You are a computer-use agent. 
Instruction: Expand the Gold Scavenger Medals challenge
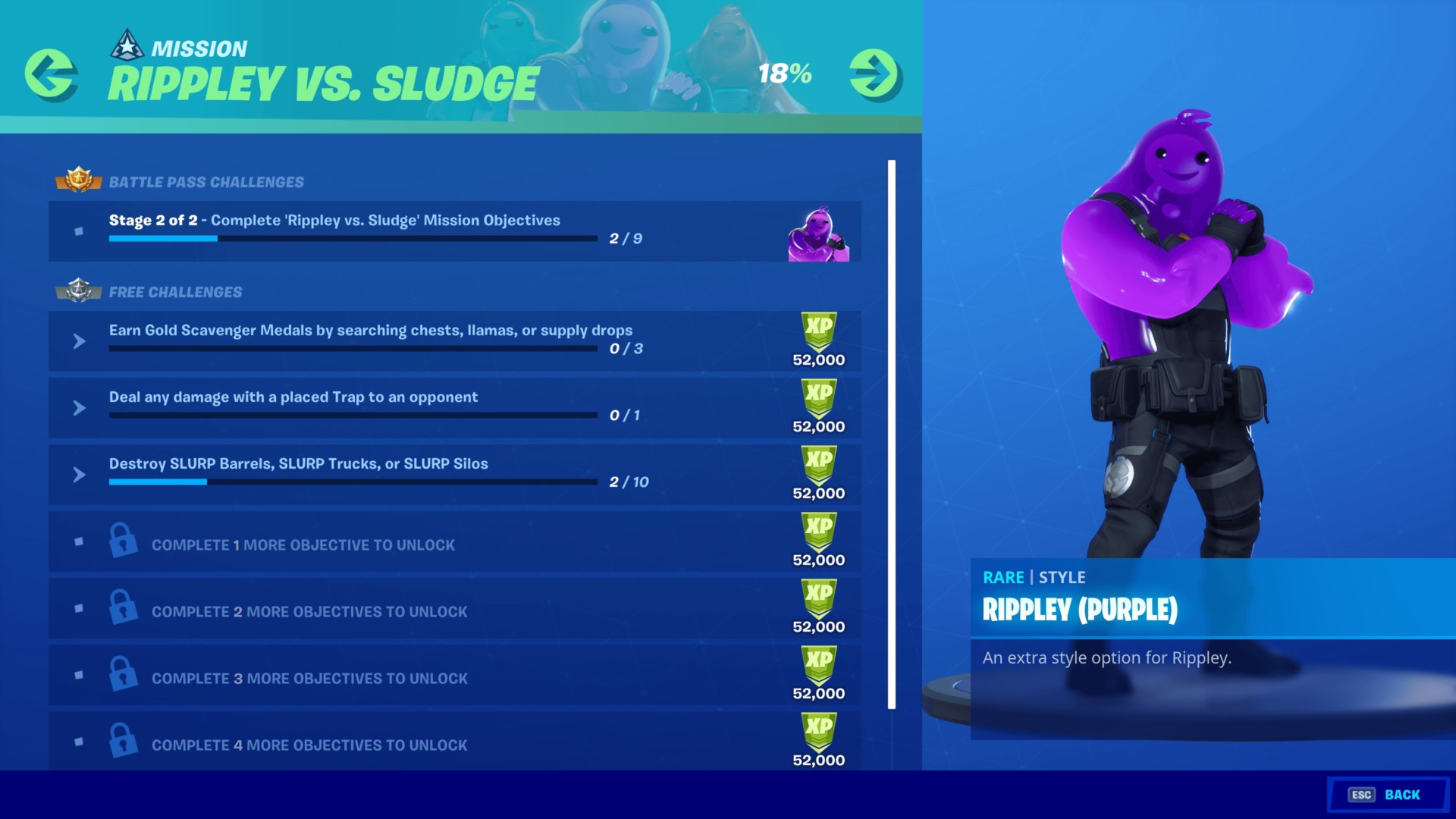(78, 341)
